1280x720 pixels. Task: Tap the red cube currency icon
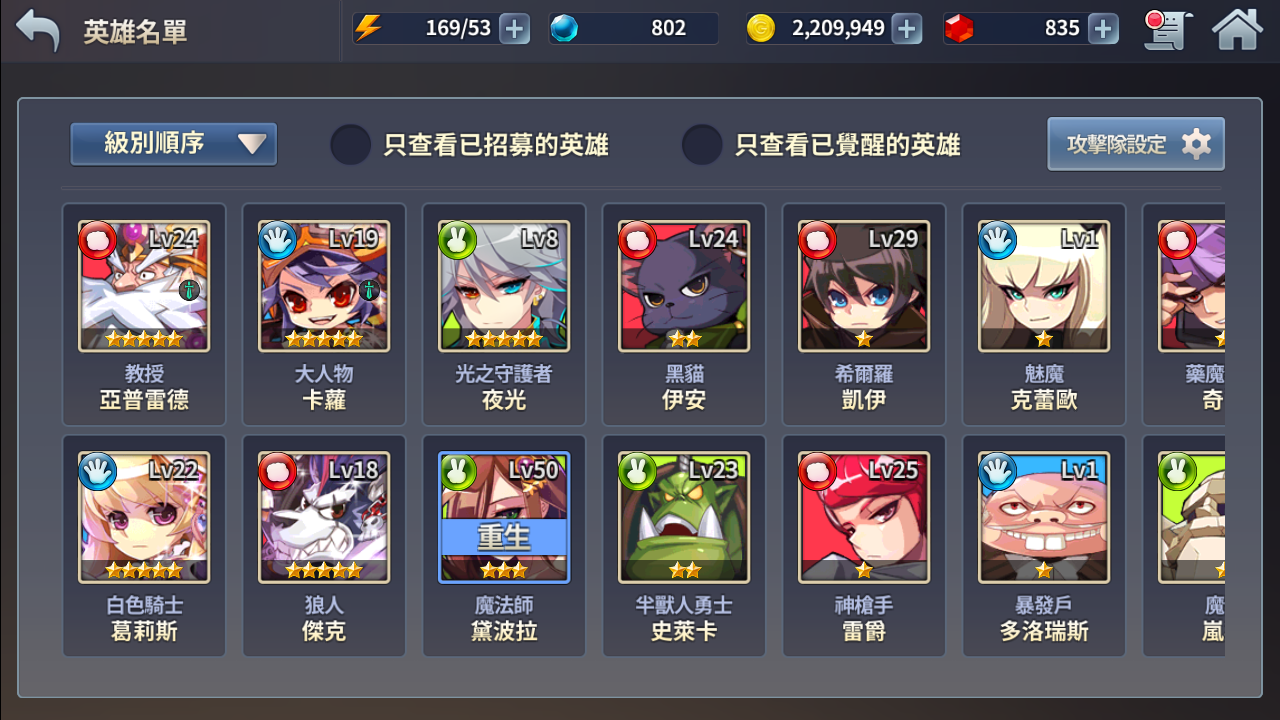point(962,28)
